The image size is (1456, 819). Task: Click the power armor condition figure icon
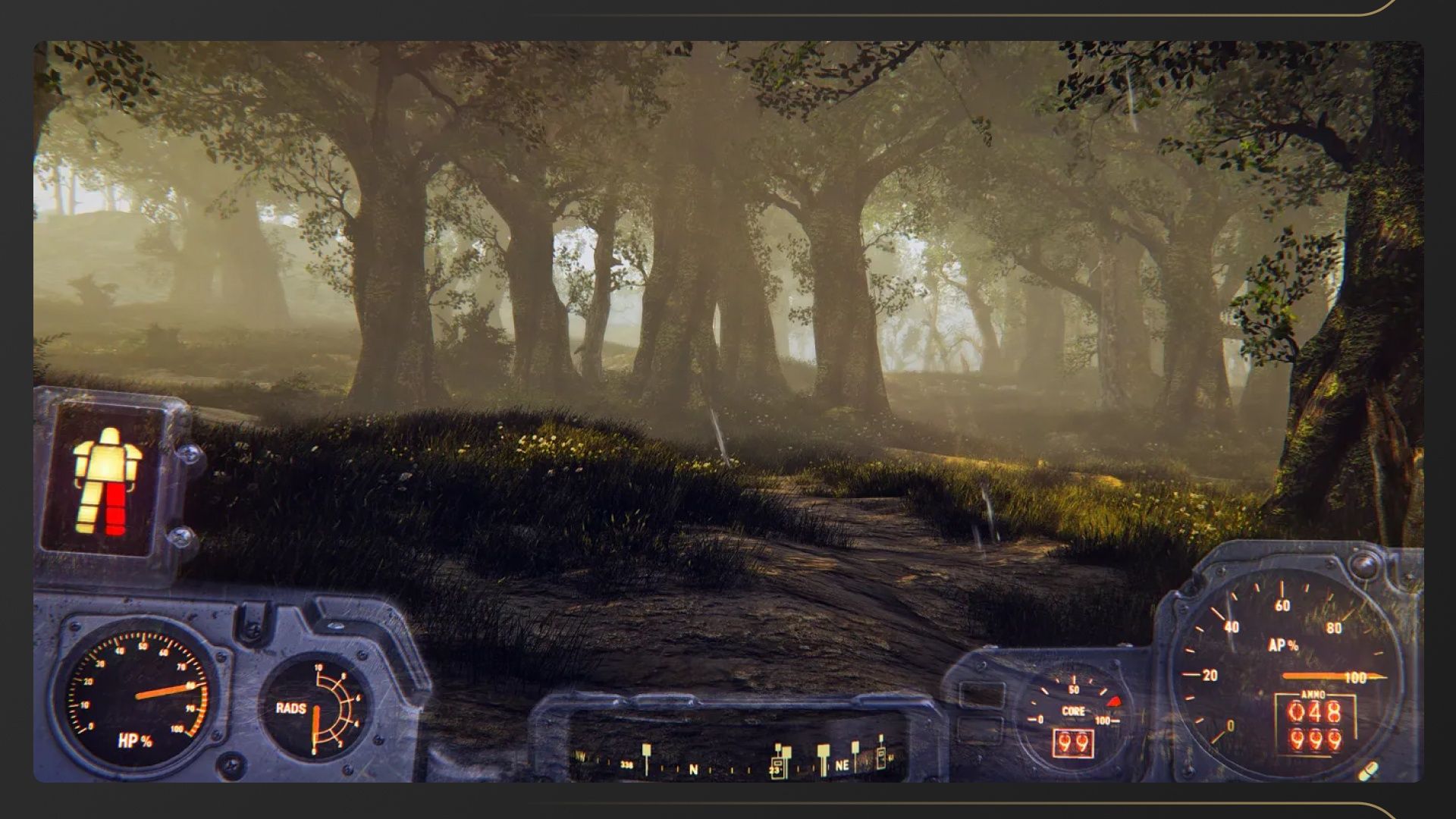pyautogui.click(x=106, y=481)
